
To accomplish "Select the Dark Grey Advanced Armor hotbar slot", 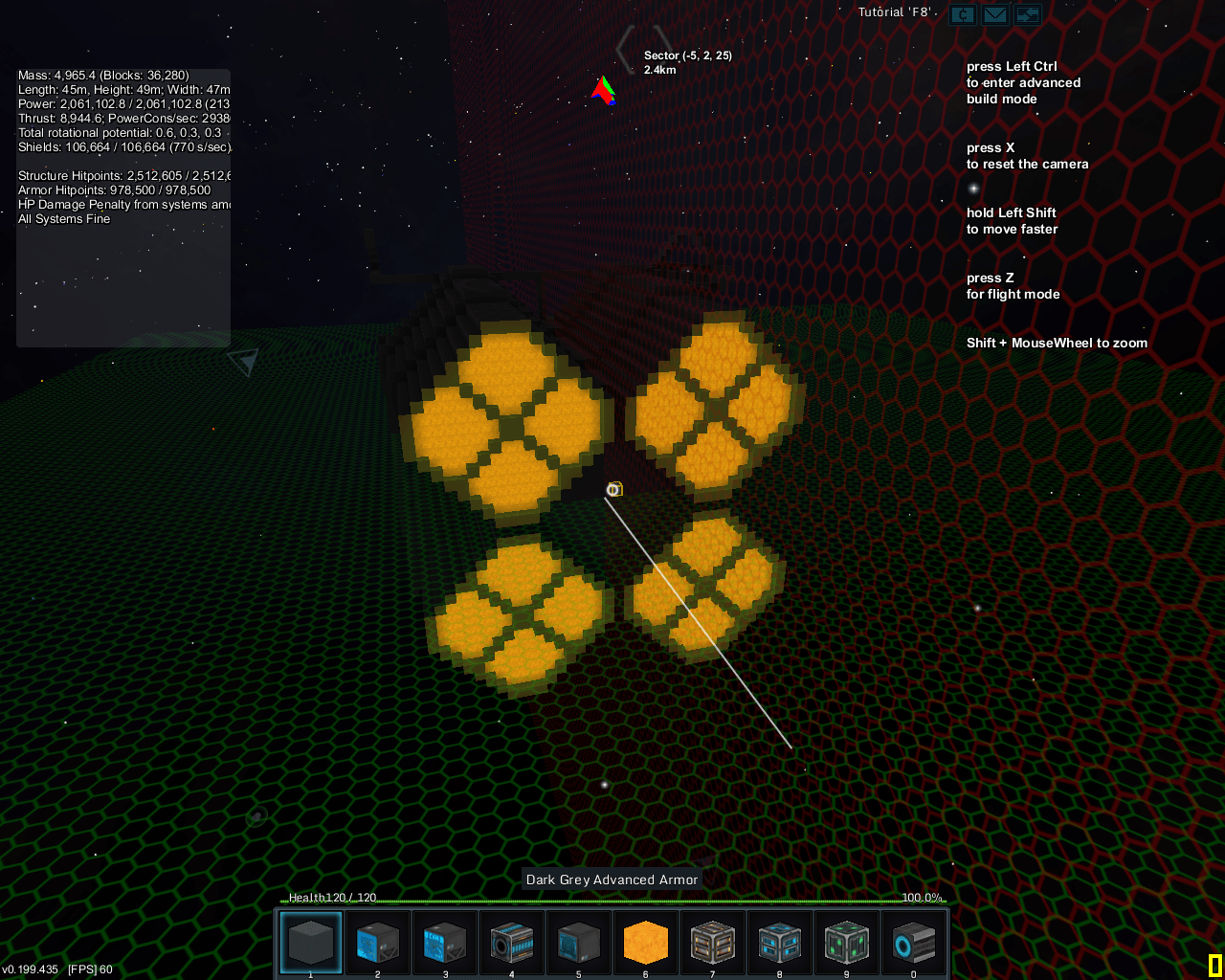I will (311, 943).
